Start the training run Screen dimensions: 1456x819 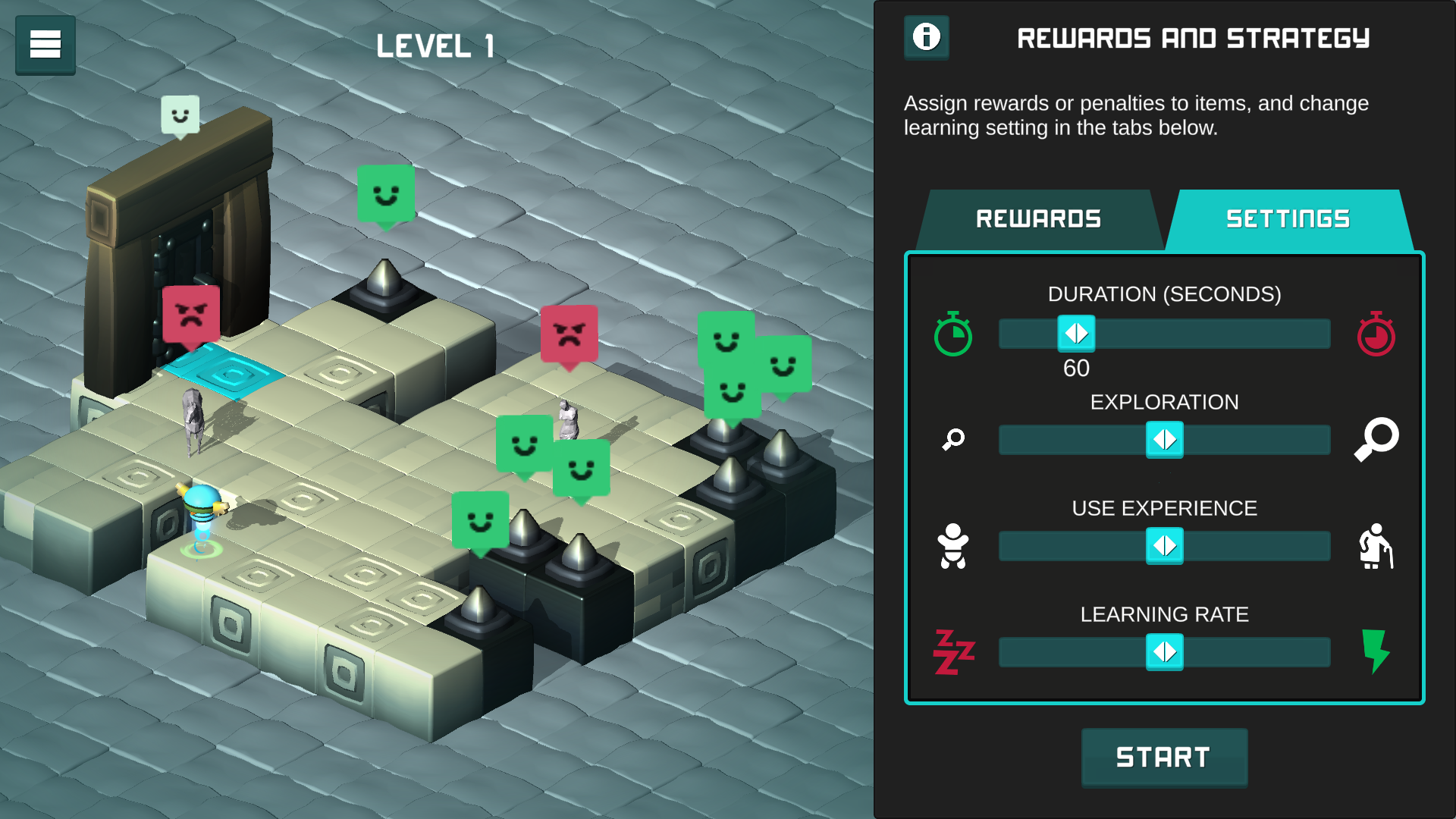(1163, 757)
